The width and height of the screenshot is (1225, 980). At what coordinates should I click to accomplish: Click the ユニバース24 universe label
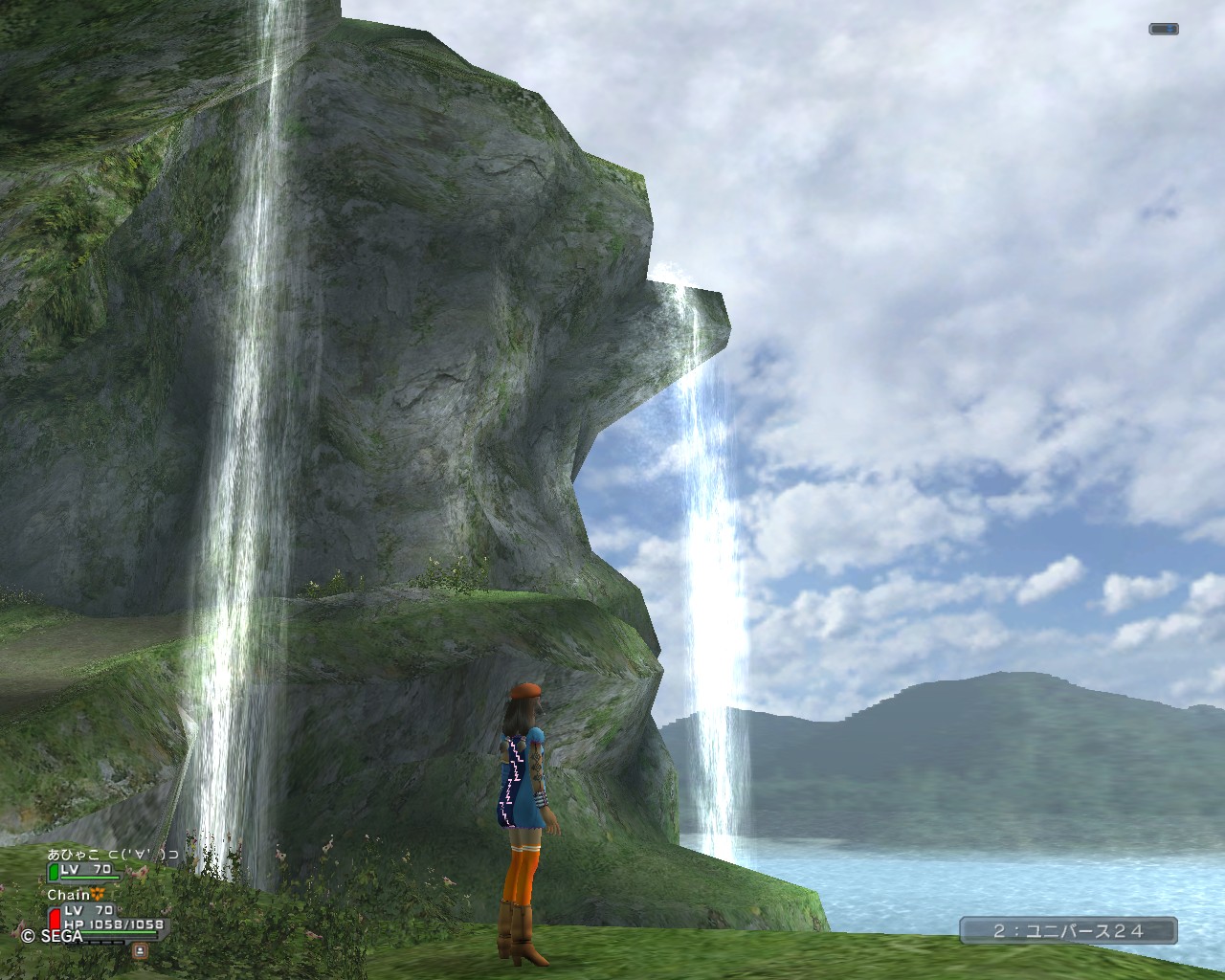[1068, 929]
